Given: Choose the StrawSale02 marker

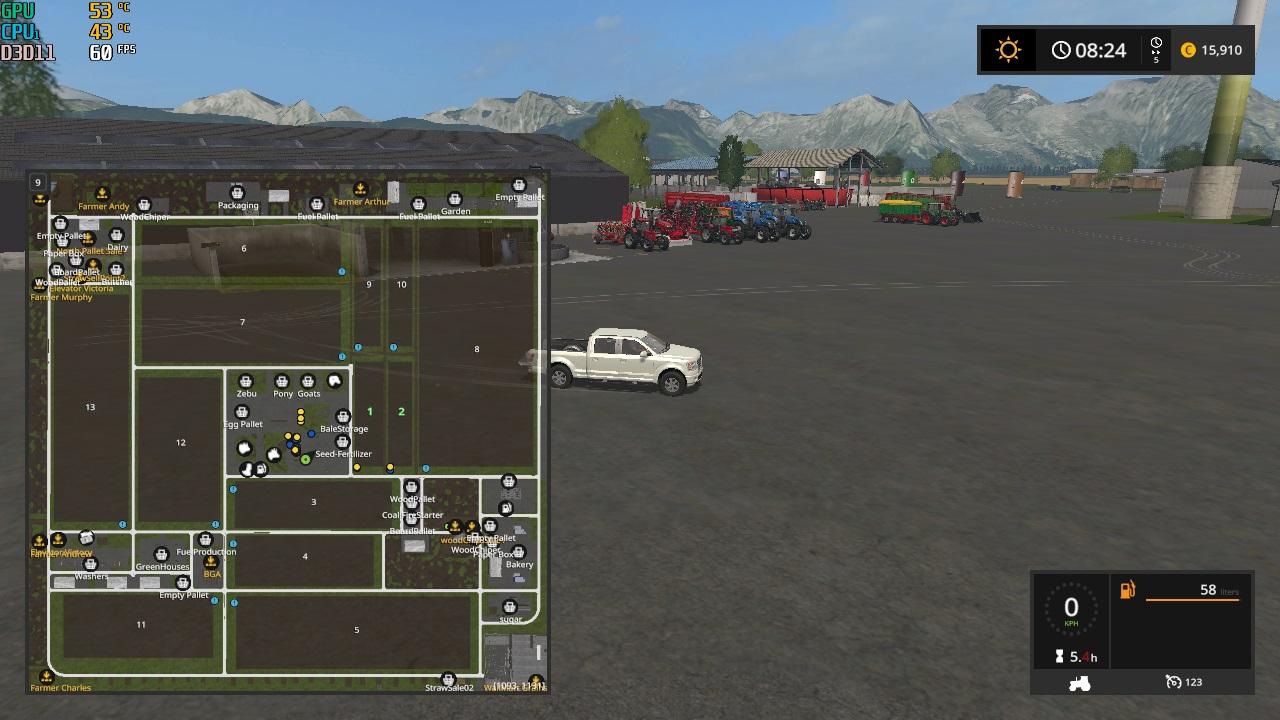Looking at the screenshot, I should click(x=448, y=679).
